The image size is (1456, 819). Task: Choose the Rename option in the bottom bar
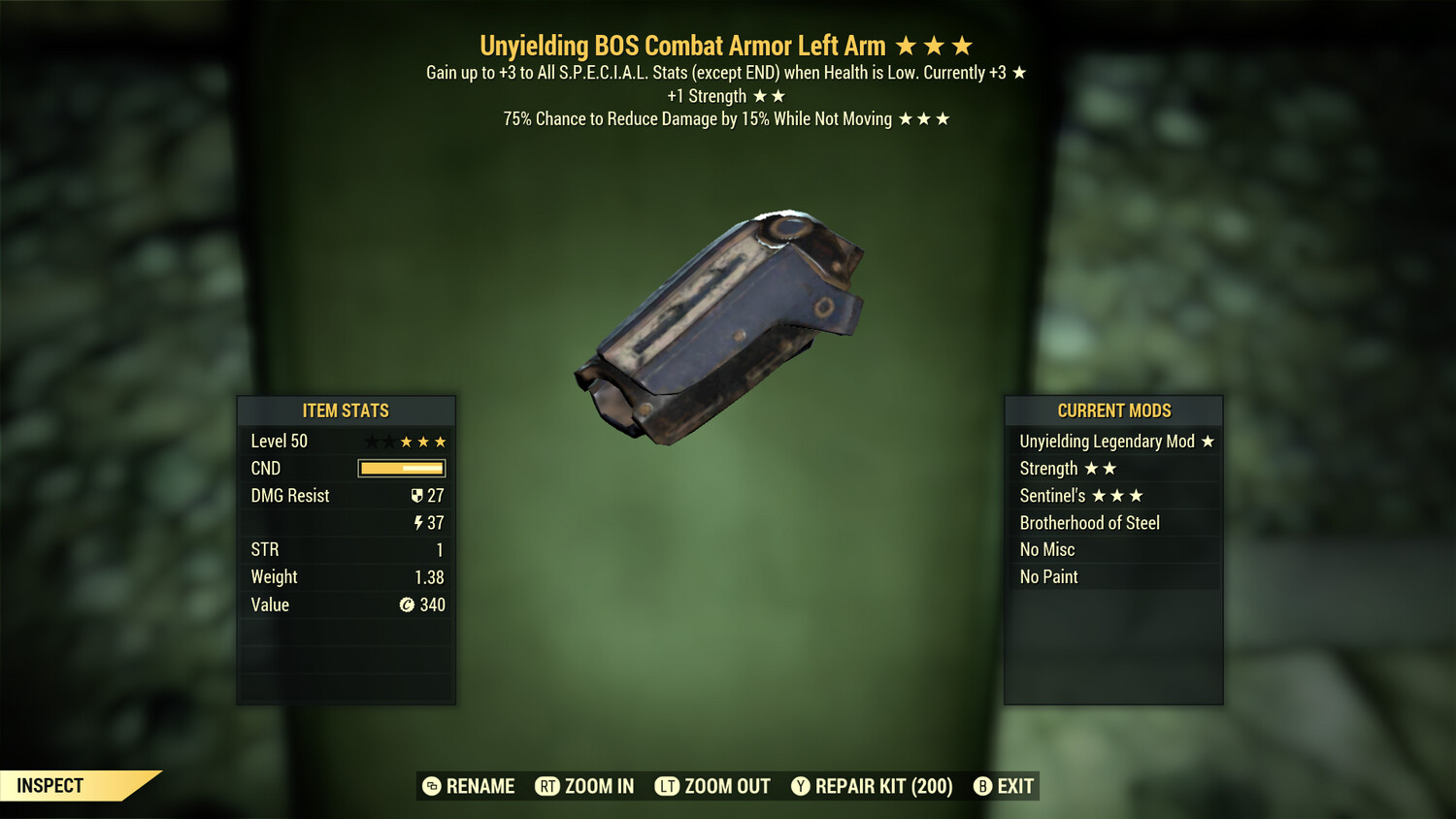pyautogui.click(x=469, y=786)
